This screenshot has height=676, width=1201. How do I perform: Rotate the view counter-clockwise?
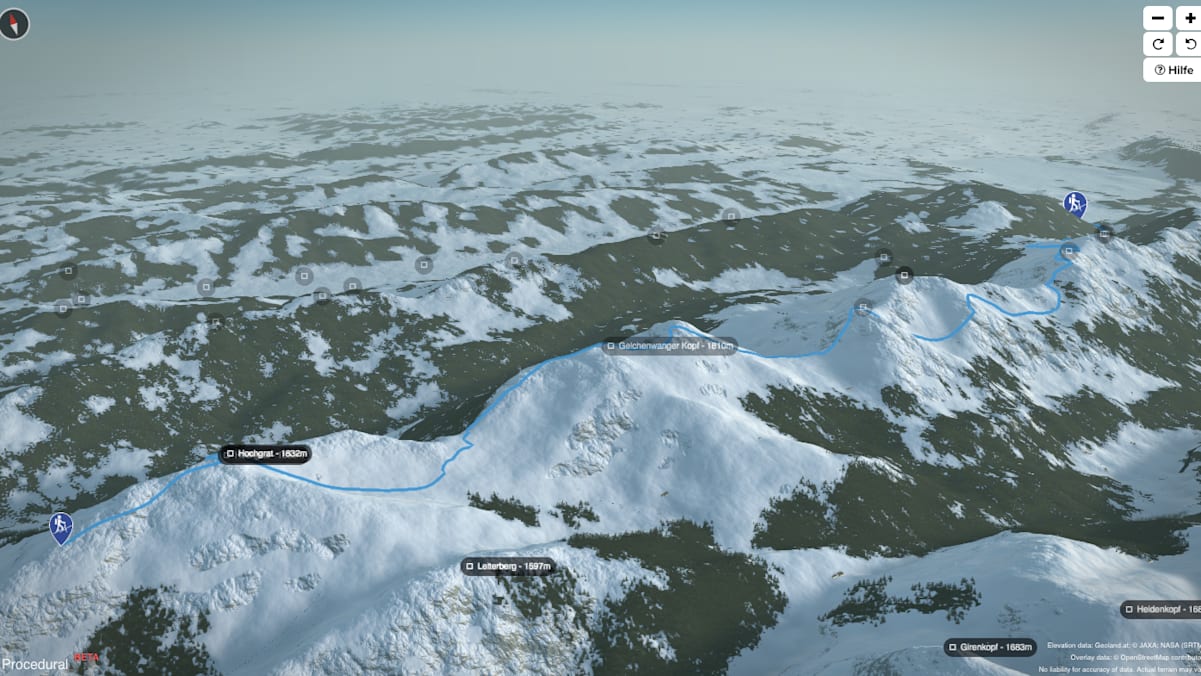[1189, 44]
